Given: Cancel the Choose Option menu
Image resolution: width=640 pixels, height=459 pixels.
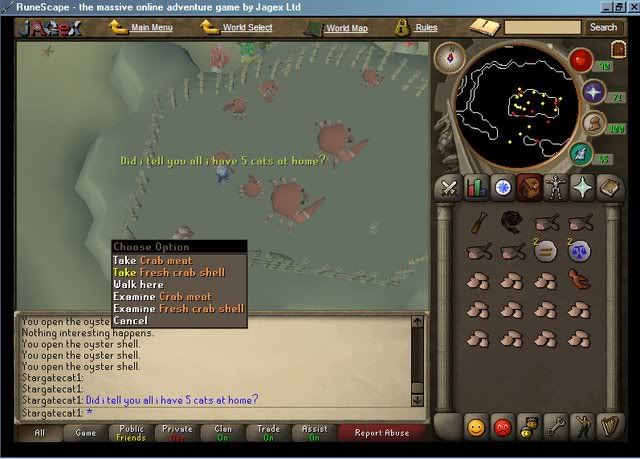Looking at the screenshot, I should coord(130,321).
